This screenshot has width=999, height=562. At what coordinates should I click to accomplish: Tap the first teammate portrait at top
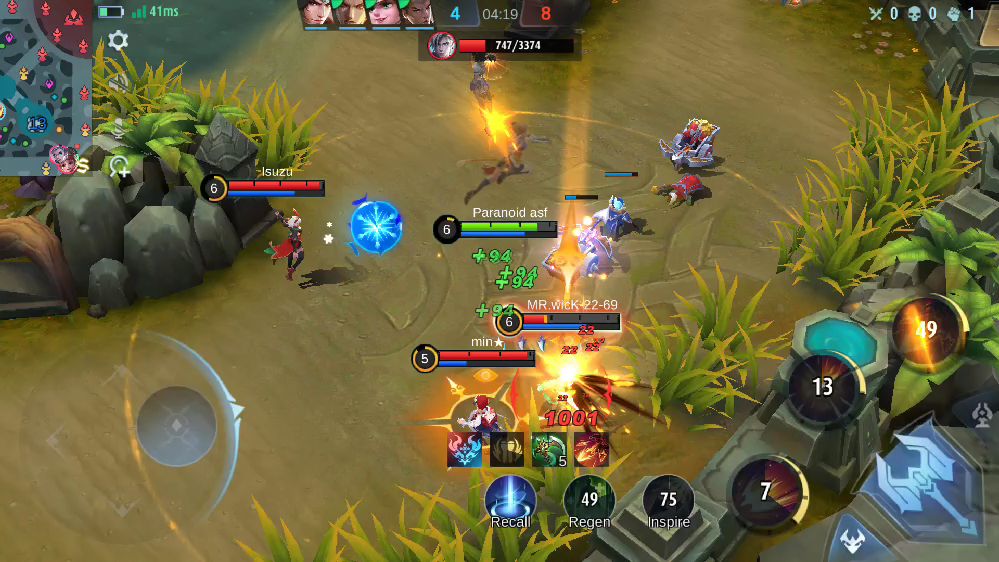(317, 13)
